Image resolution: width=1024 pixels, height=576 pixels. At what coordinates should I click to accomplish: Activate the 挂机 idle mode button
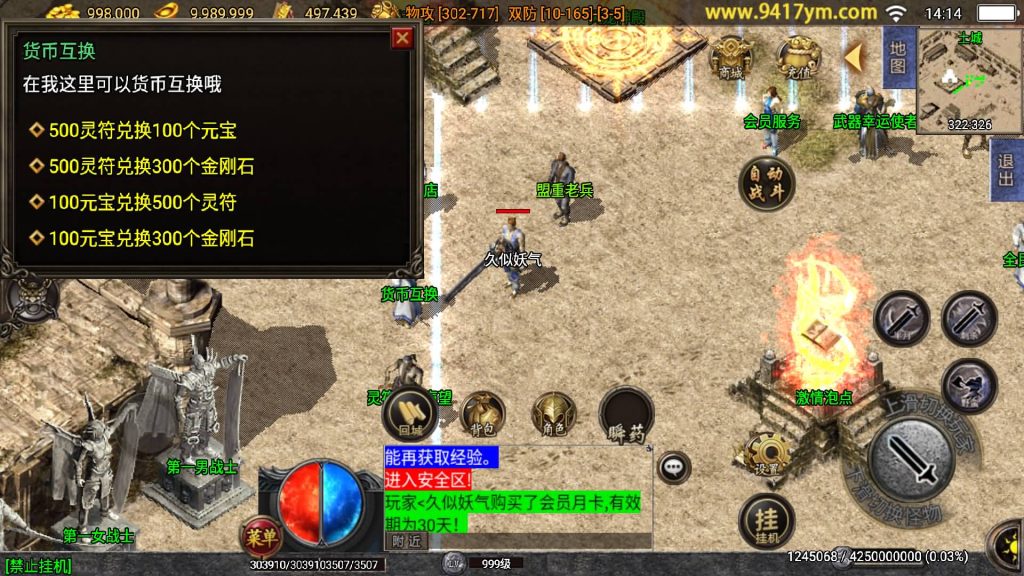(x=766, y=523)
